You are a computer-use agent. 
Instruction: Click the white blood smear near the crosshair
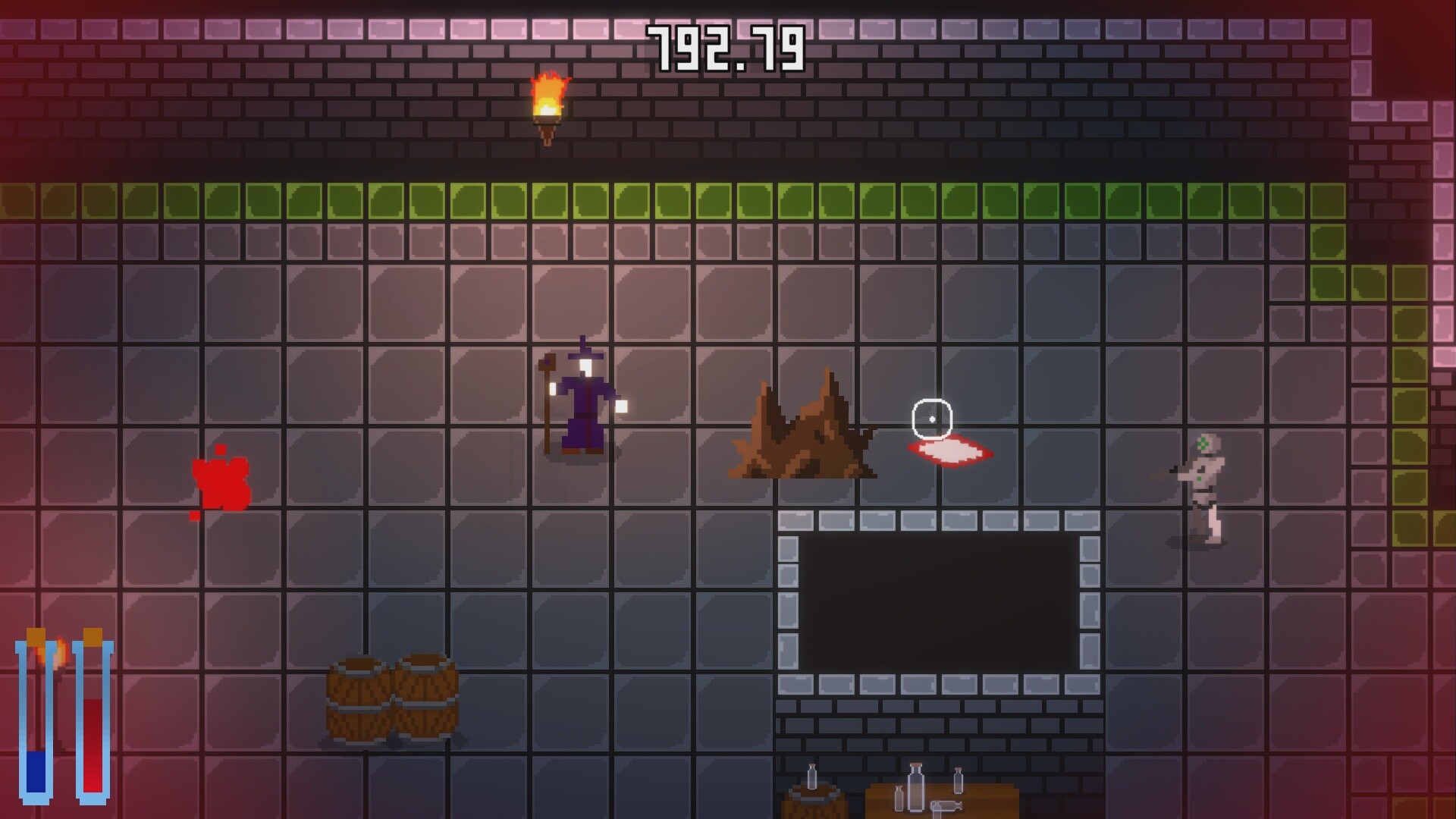pyautogui.click(x=949, y=452)
